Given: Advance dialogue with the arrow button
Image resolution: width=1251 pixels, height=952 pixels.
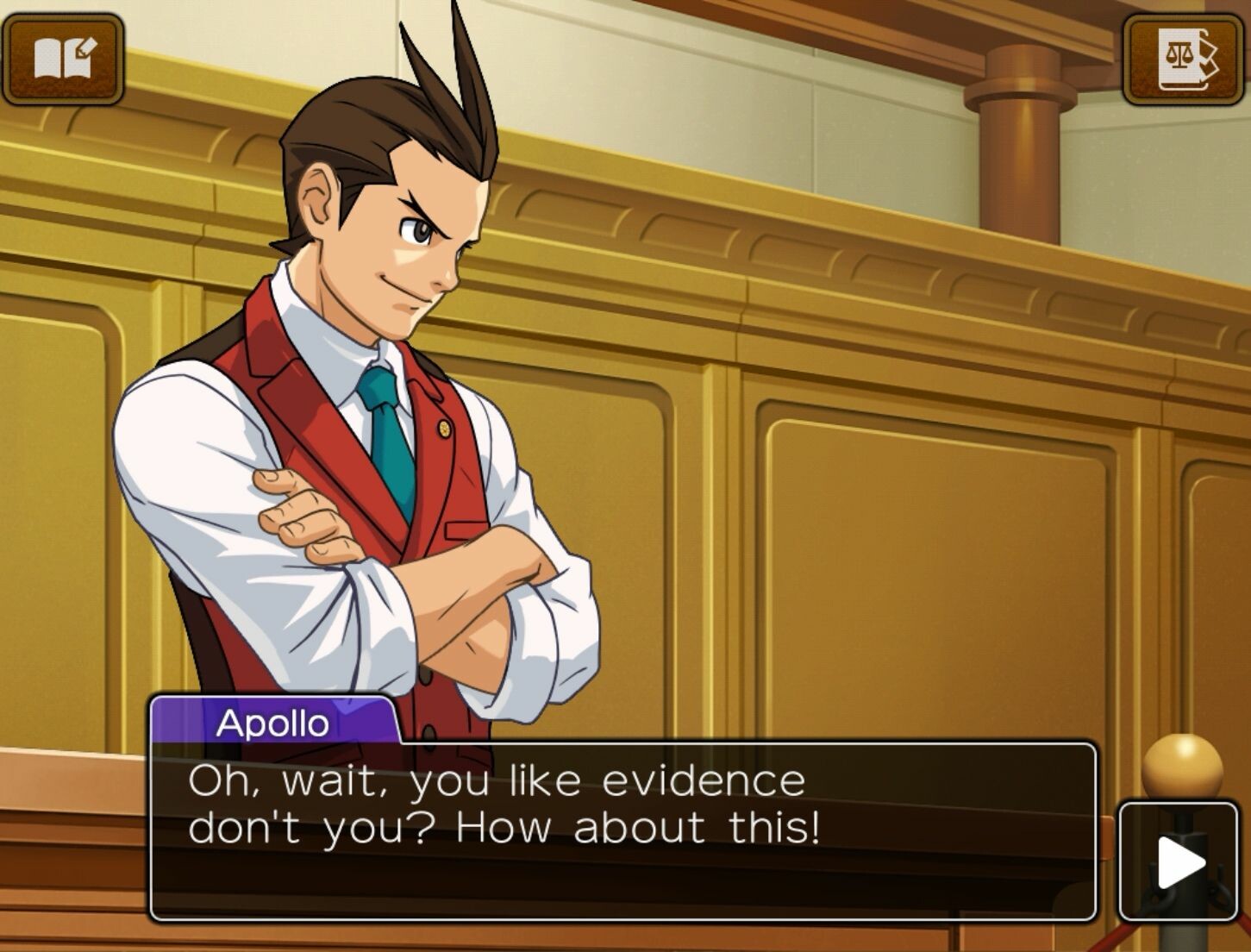Looking at the screenshot, I should tap(1178, 861).
